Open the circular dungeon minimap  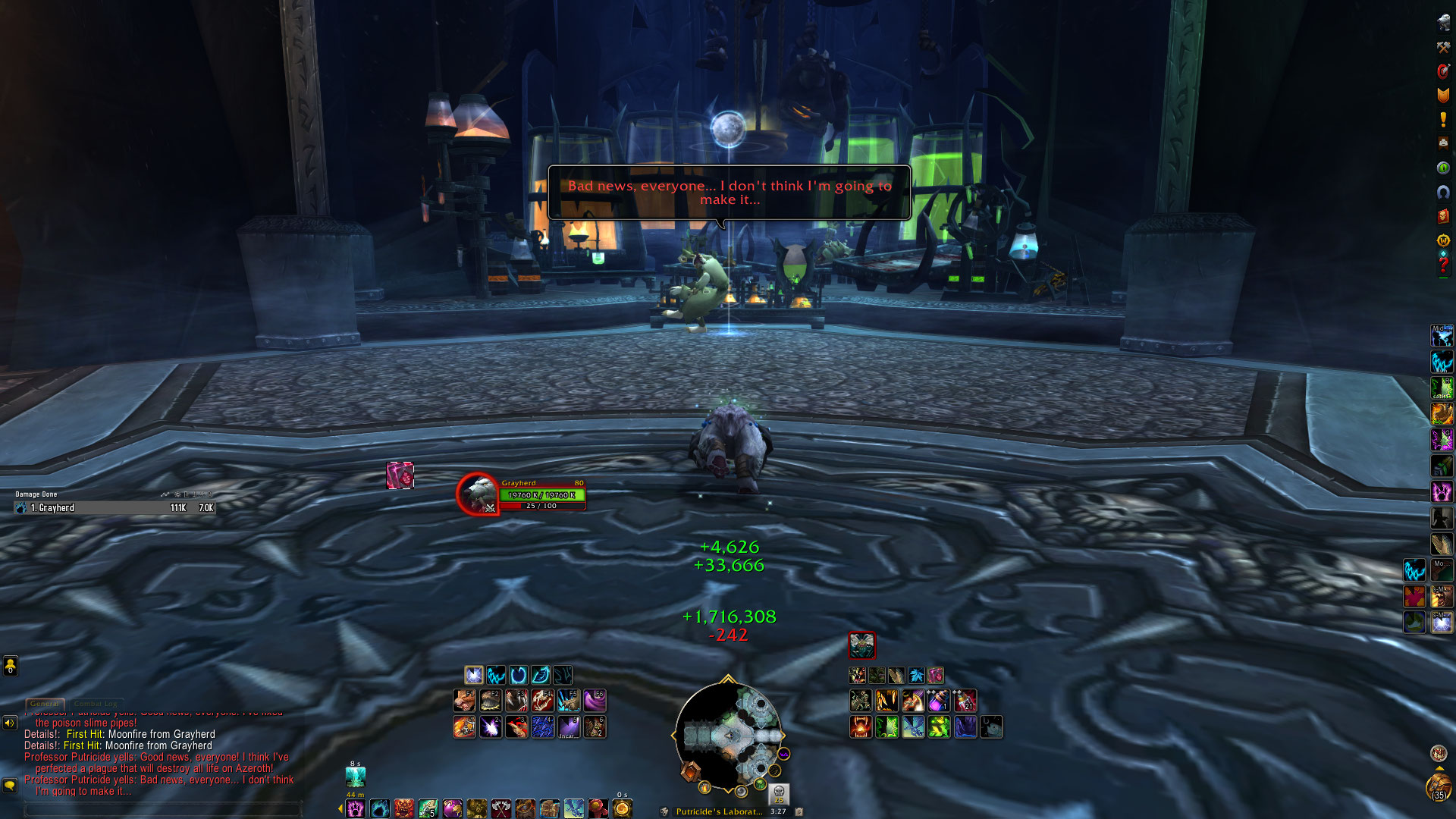tap(728, 735)
